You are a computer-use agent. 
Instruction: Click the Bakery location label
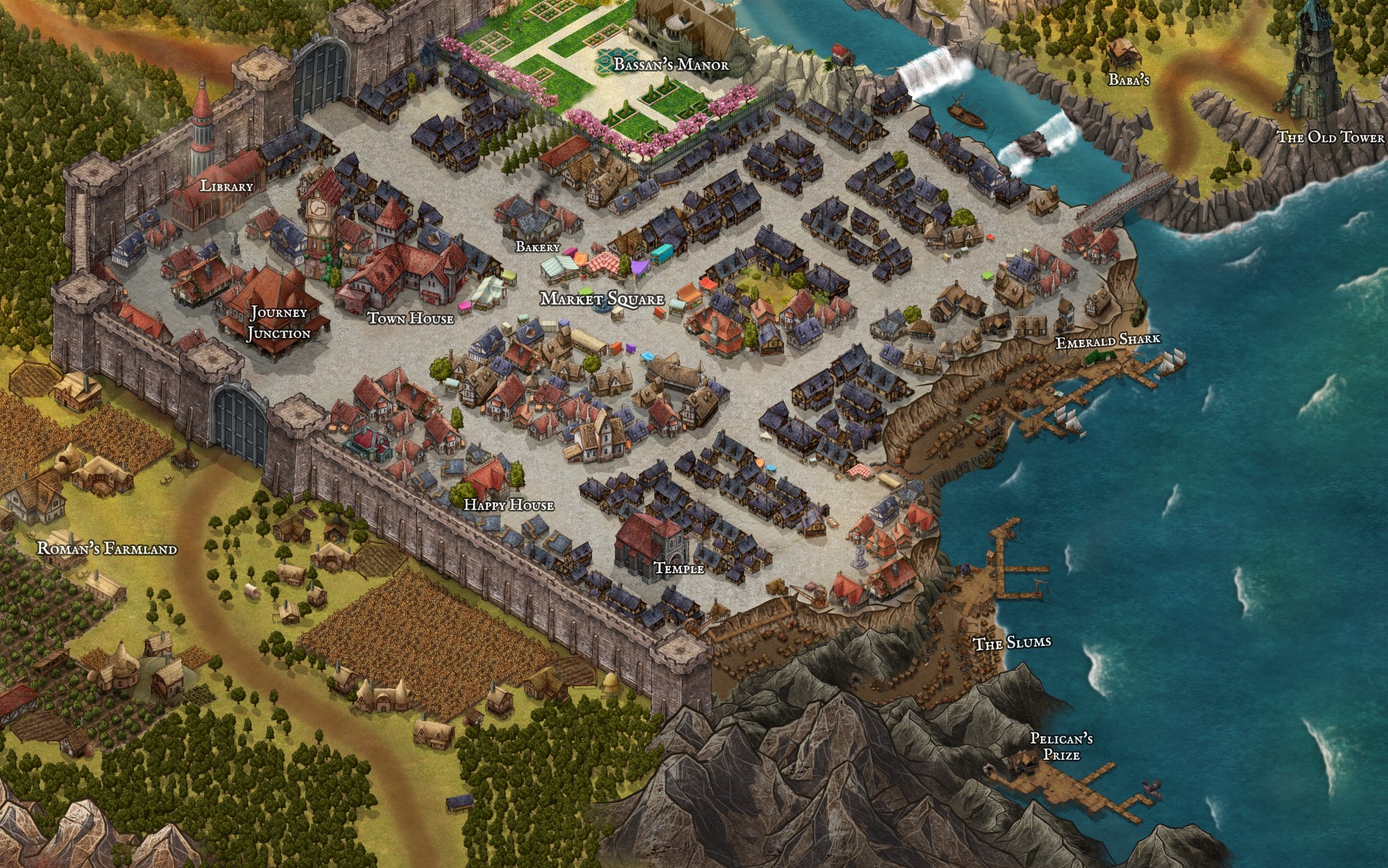pyautogui.click(x=537, y=246)
